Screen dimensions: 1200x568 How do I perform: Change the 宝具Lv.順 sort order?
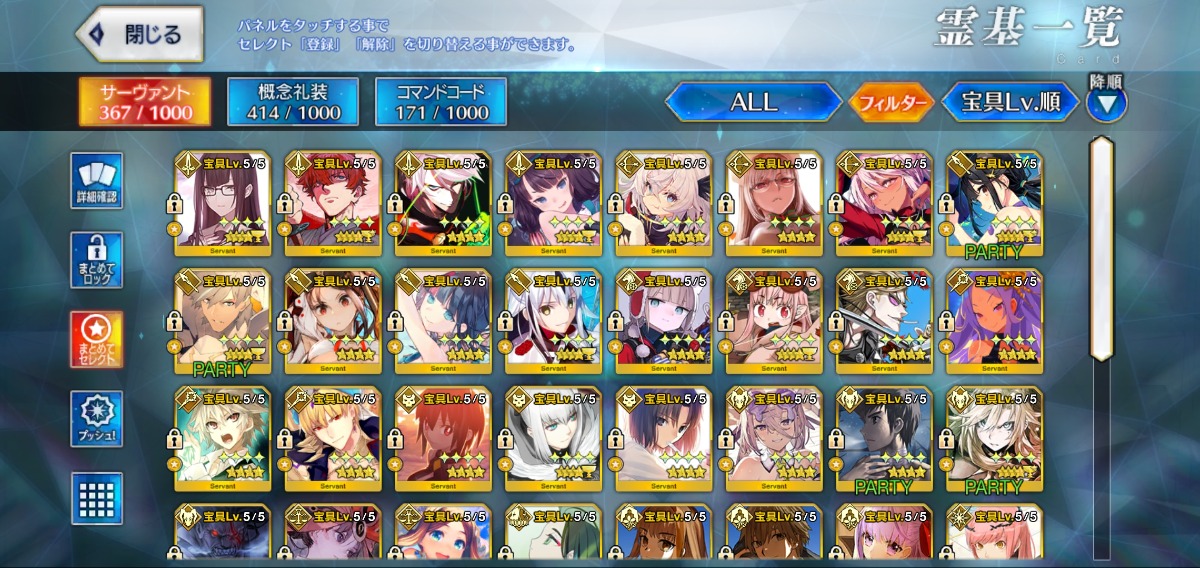[1011, 102]
